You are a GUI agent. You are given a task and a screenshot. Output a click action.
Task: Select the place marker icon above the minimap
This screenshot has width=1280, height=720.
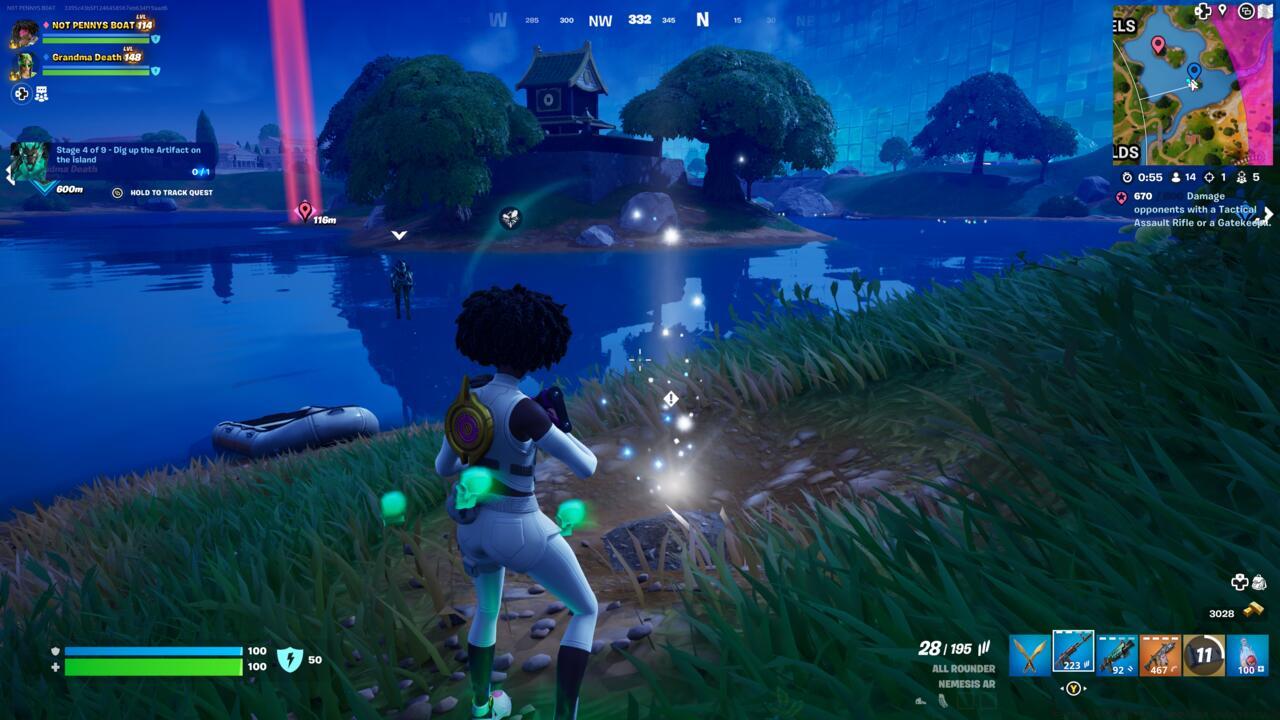click(1222, 10)
